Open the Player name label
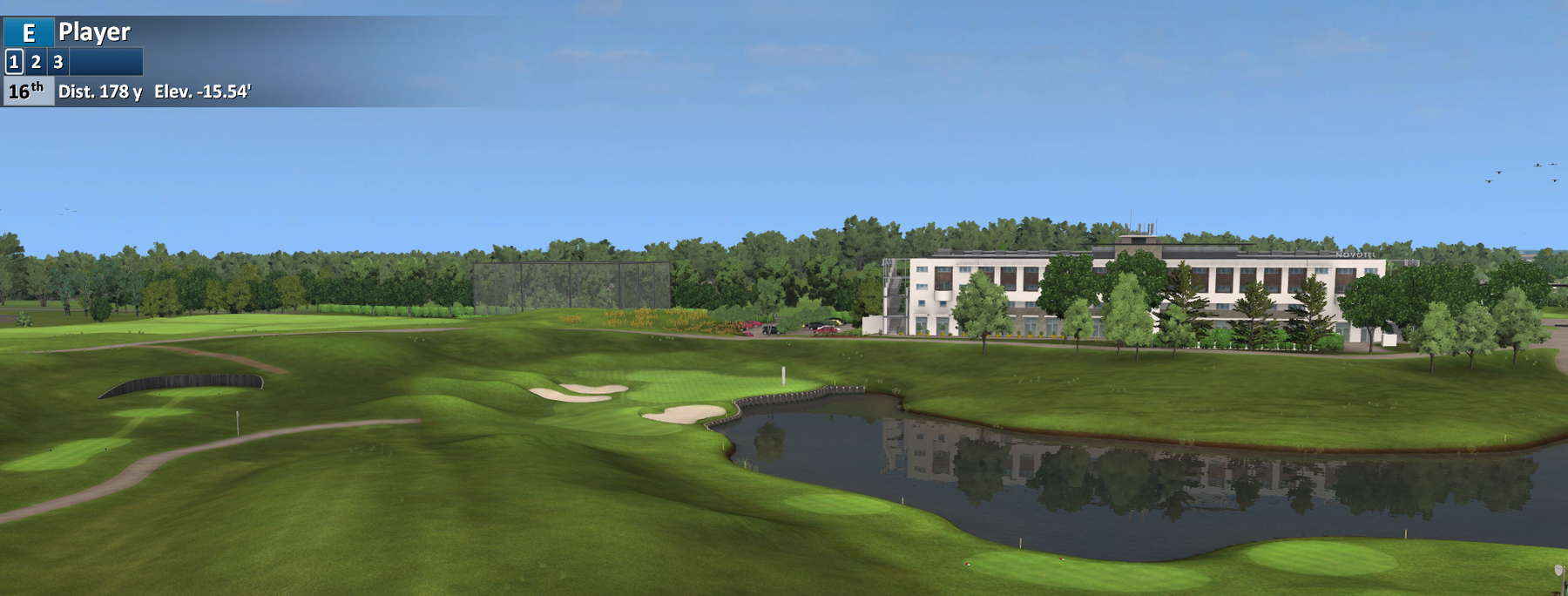 tap(94, 32)
